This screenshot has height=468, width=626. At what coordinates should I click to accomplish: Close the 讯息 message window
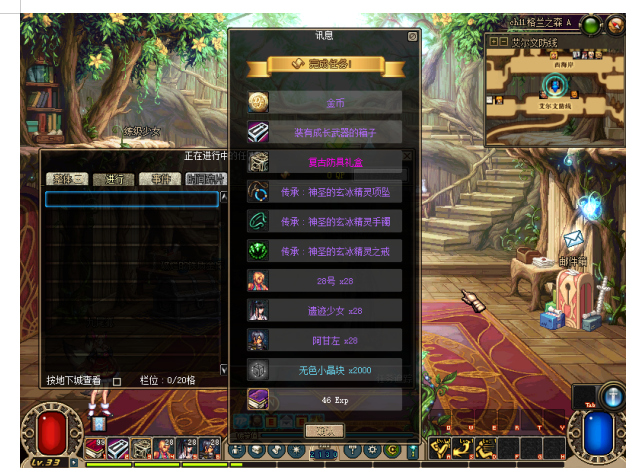[x=412, y=37]
